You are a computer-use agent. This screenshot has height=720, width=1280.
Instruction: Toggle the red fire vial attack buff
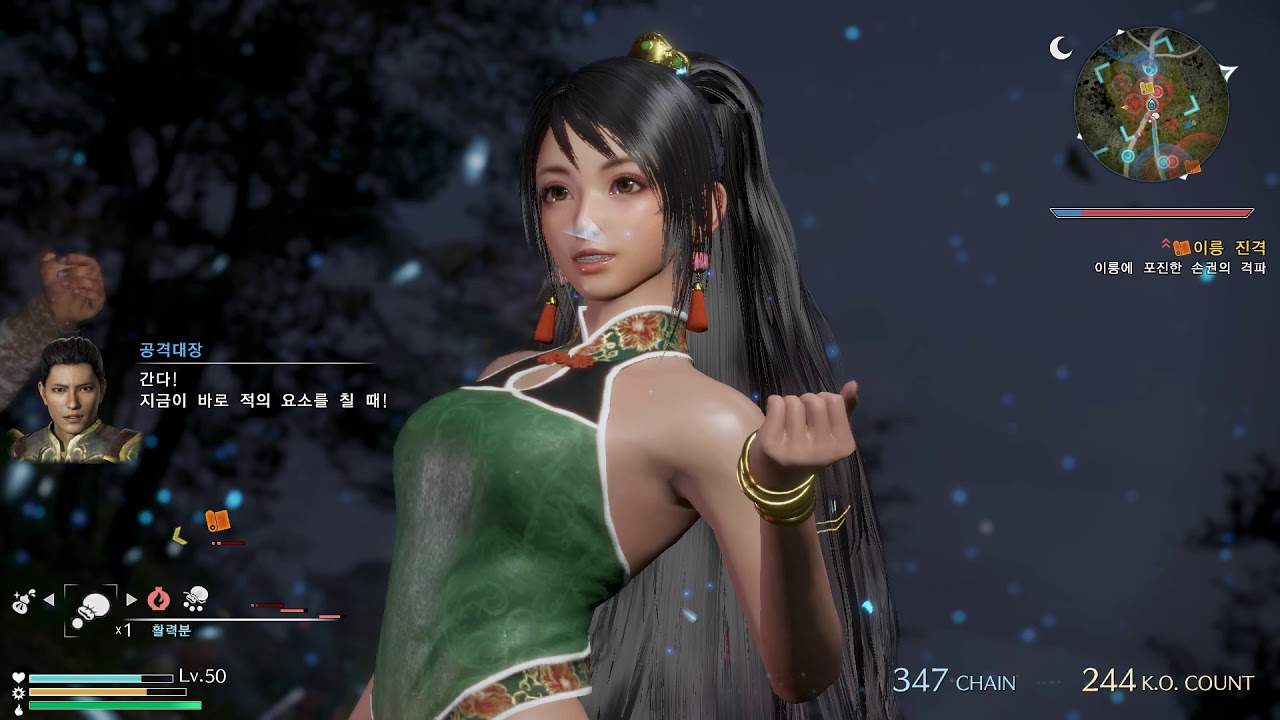(x=158, y=600)
